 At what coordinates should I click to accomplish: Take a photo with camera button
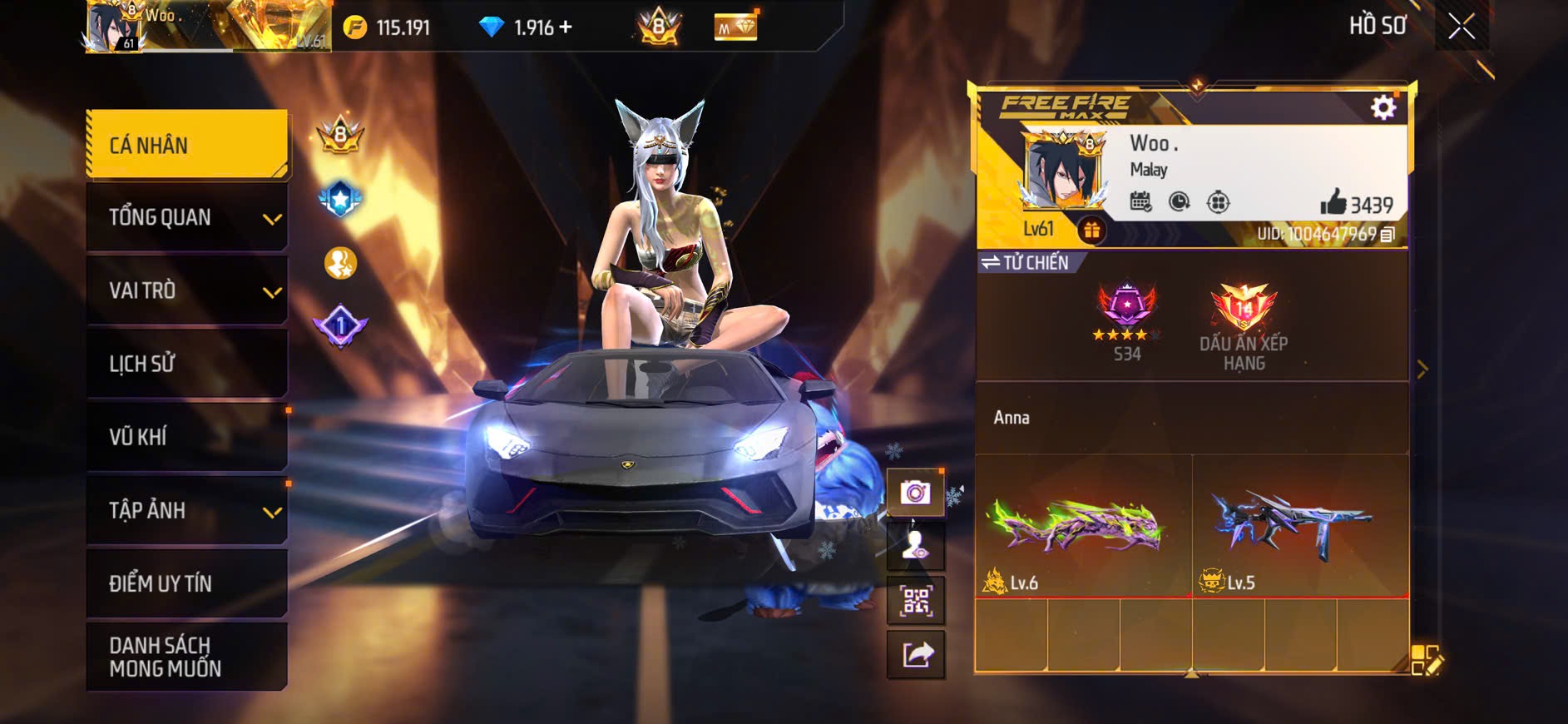click(915, 493)
